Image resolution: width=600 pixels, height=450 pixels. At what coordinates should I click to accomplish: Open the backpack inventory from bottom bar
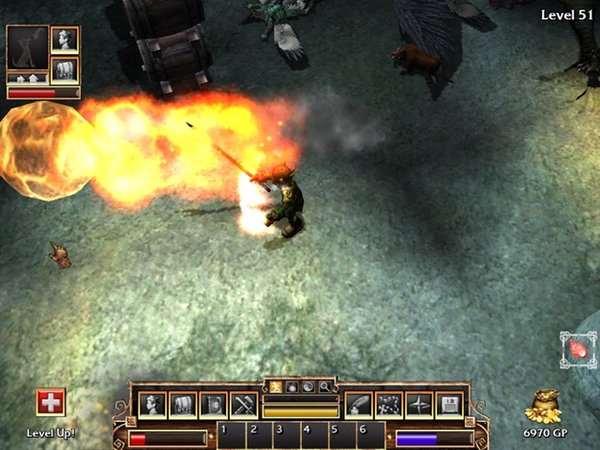183,404
